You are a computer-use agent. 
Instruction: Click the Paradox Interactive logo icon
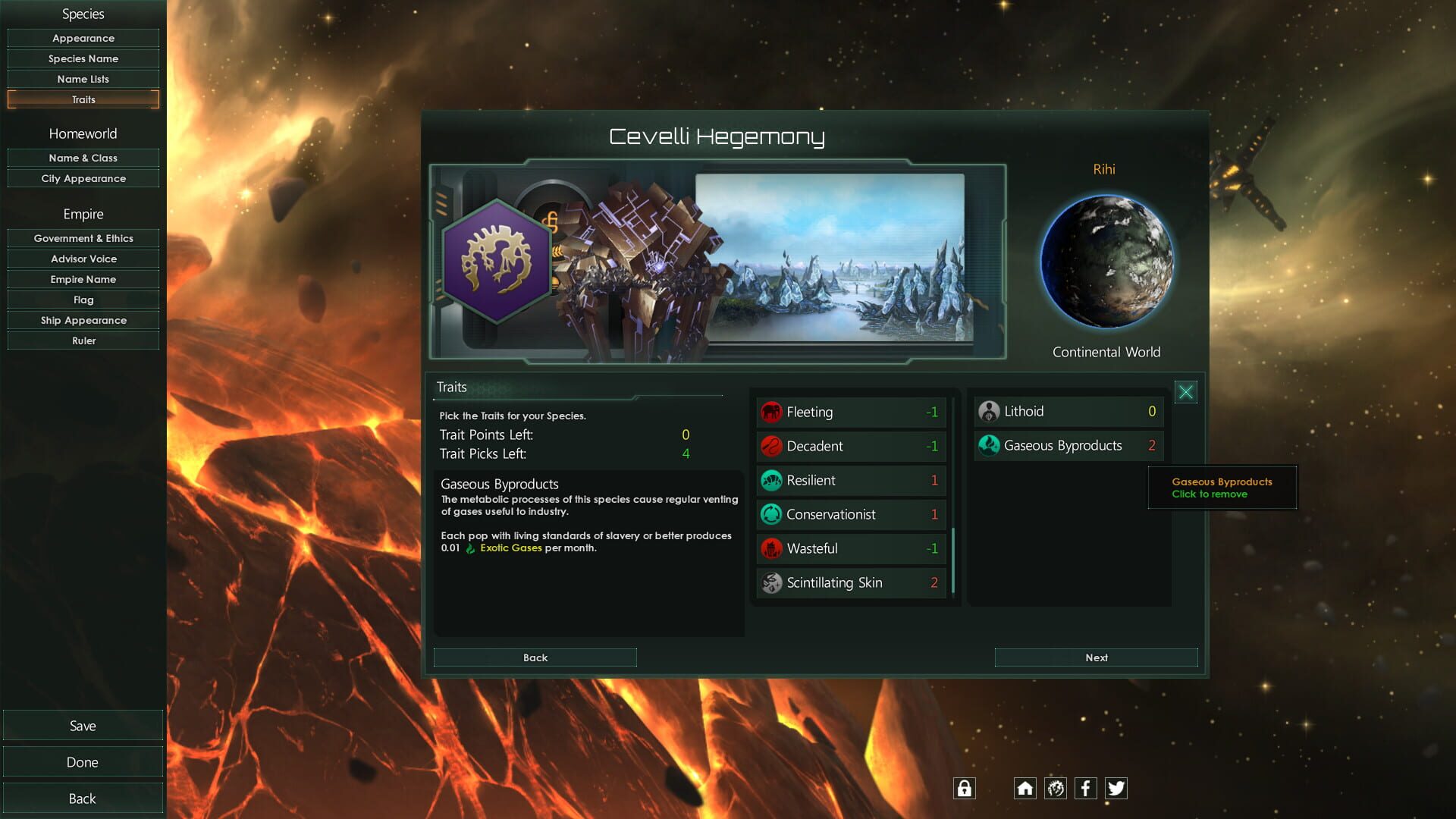[1055, 789]
